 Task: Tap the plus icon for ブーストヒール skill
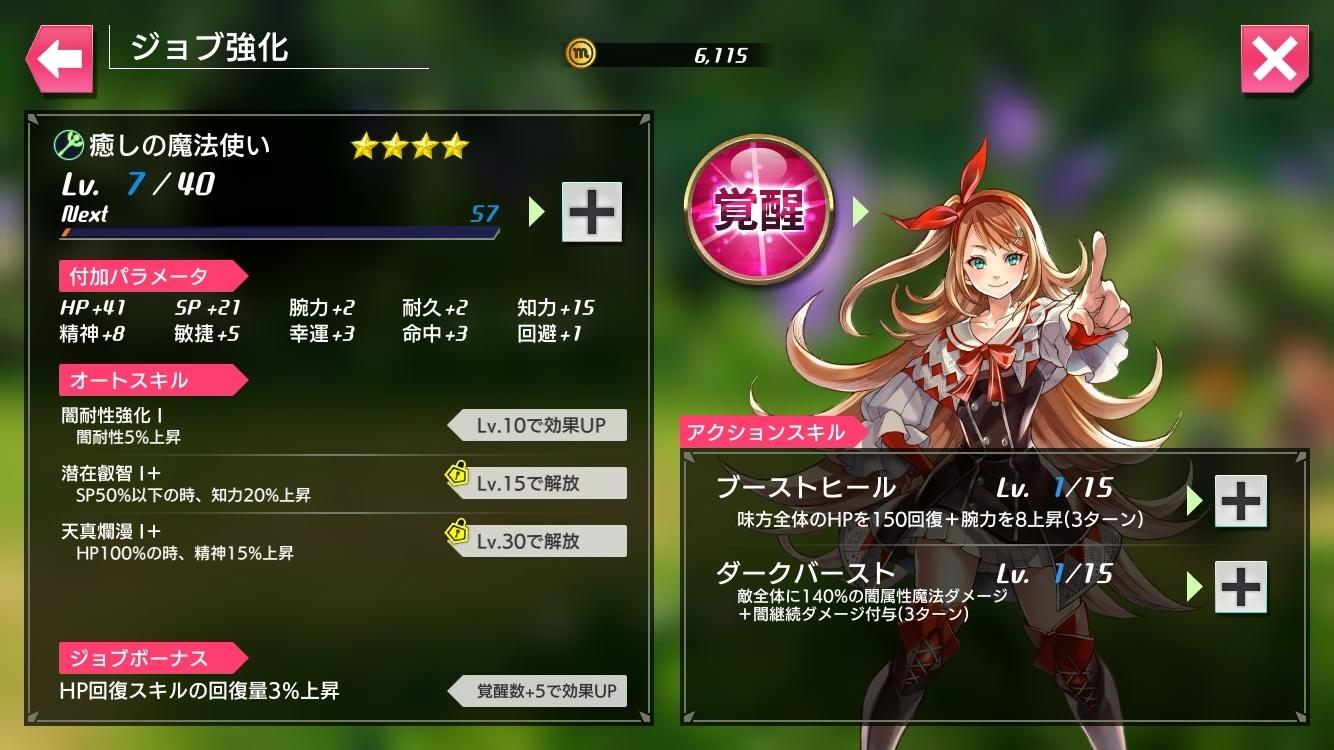coord(1240,500)
